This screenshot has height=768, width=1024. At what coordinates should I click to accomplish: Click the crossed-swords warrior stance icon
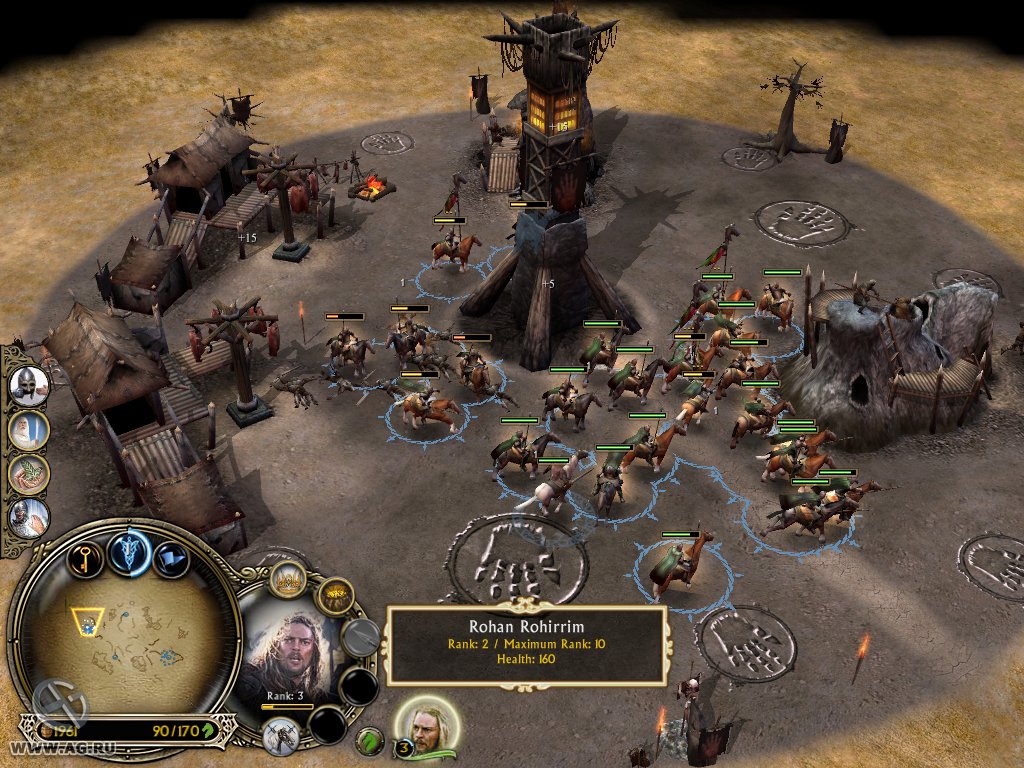281,737
